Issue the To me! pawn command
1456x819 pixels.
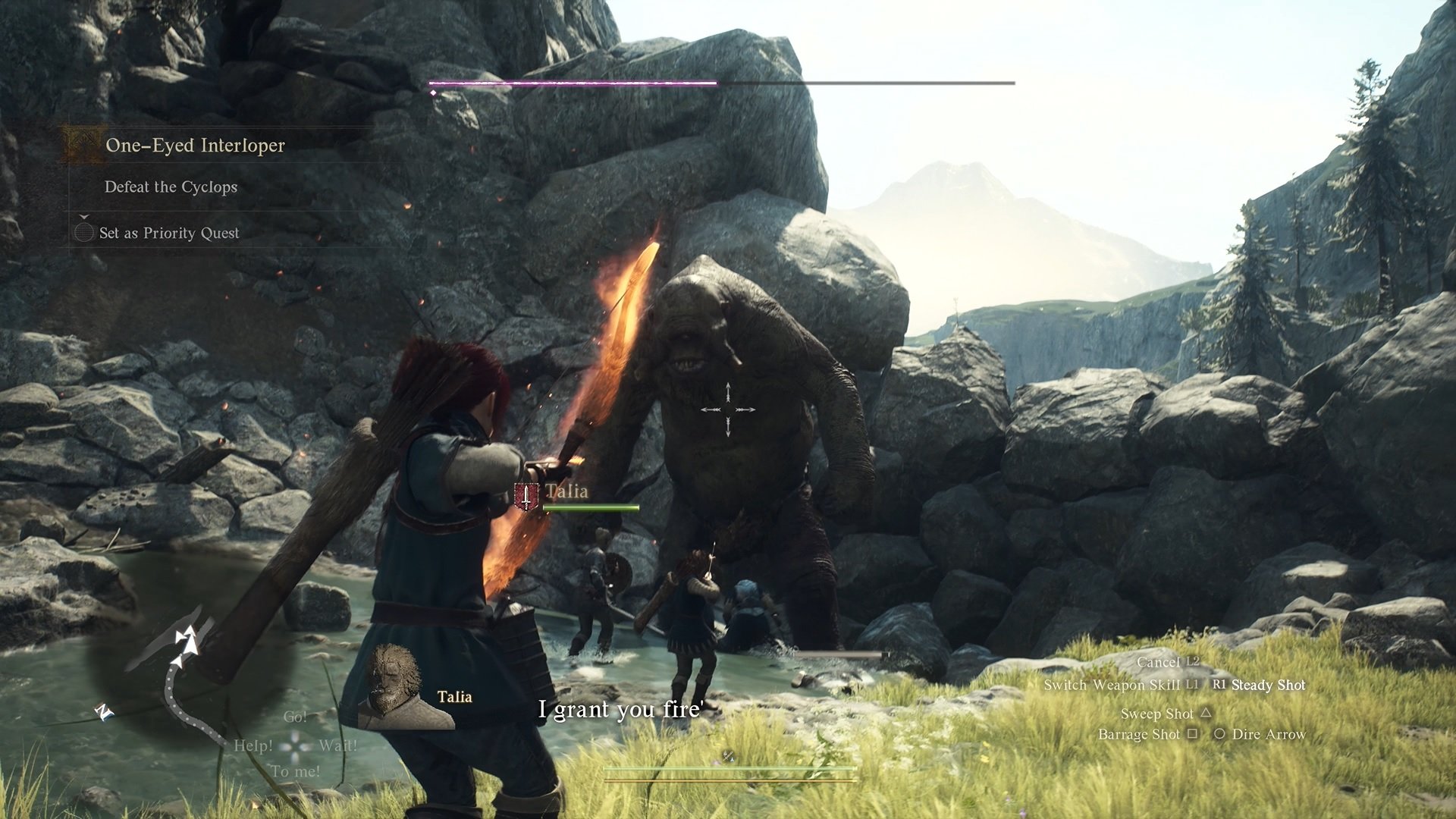296,772
